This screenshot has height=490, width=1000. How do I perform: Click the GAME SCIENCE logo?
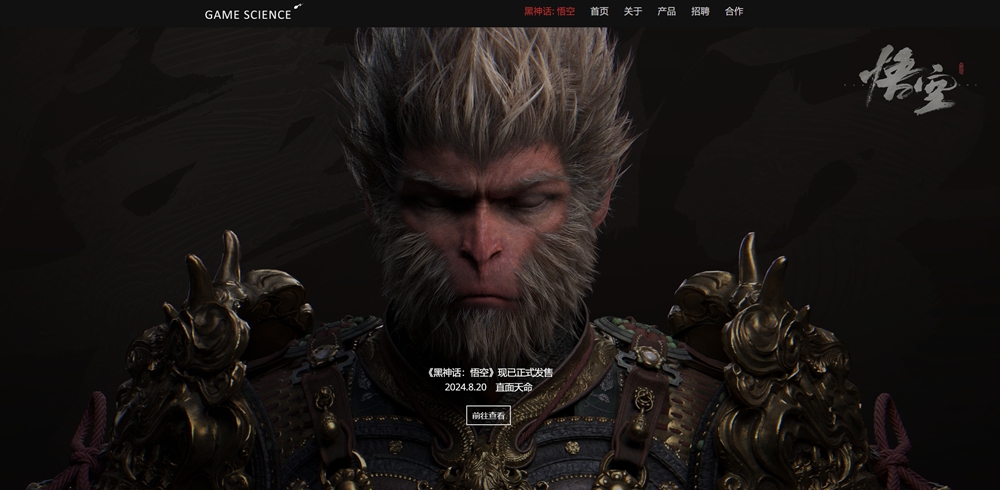(x=250, y=14)
